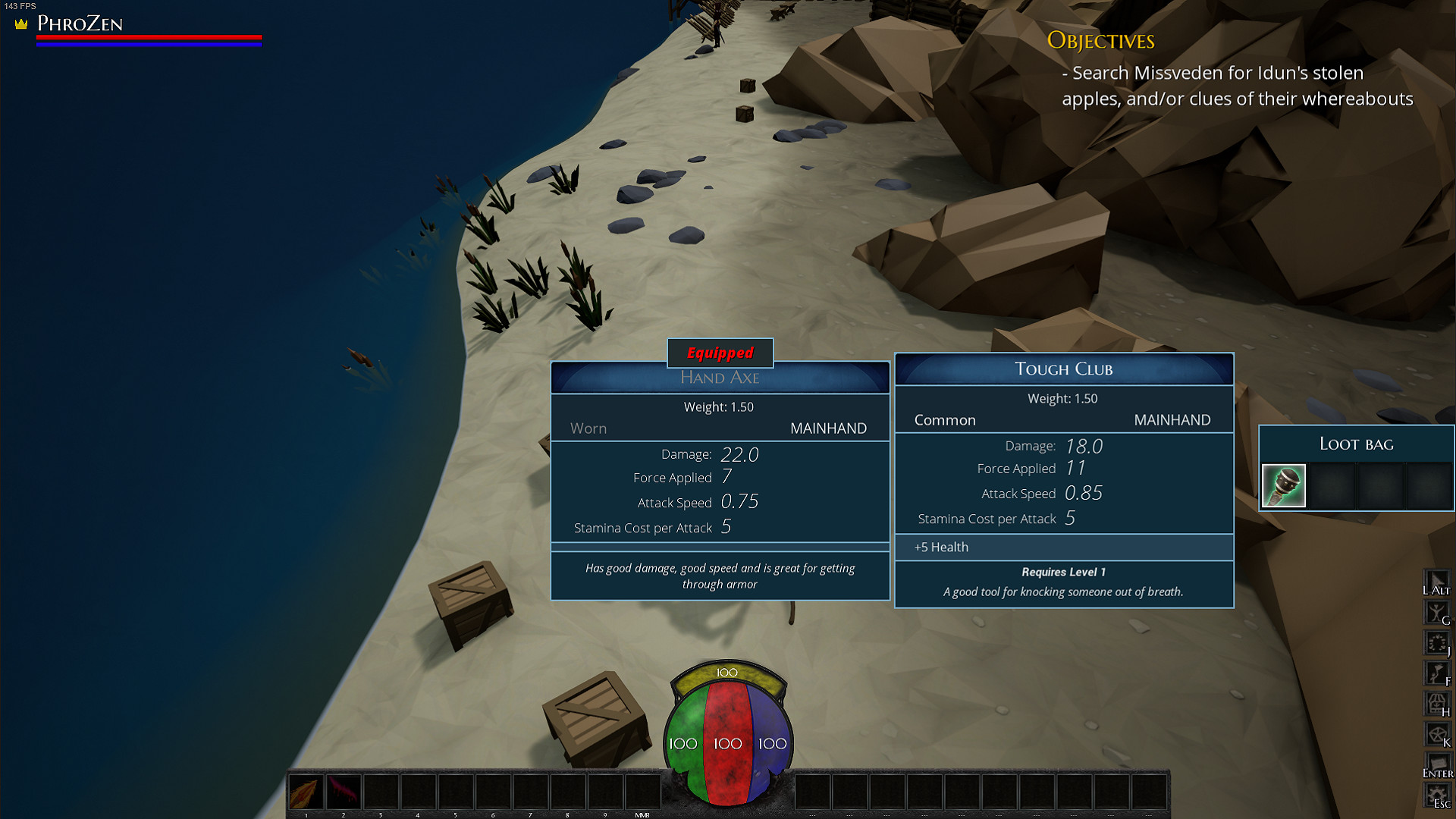Select the torch in hotbar slot 1
The height and width of the screenshot is (819, 1456).
pos(306,791)
